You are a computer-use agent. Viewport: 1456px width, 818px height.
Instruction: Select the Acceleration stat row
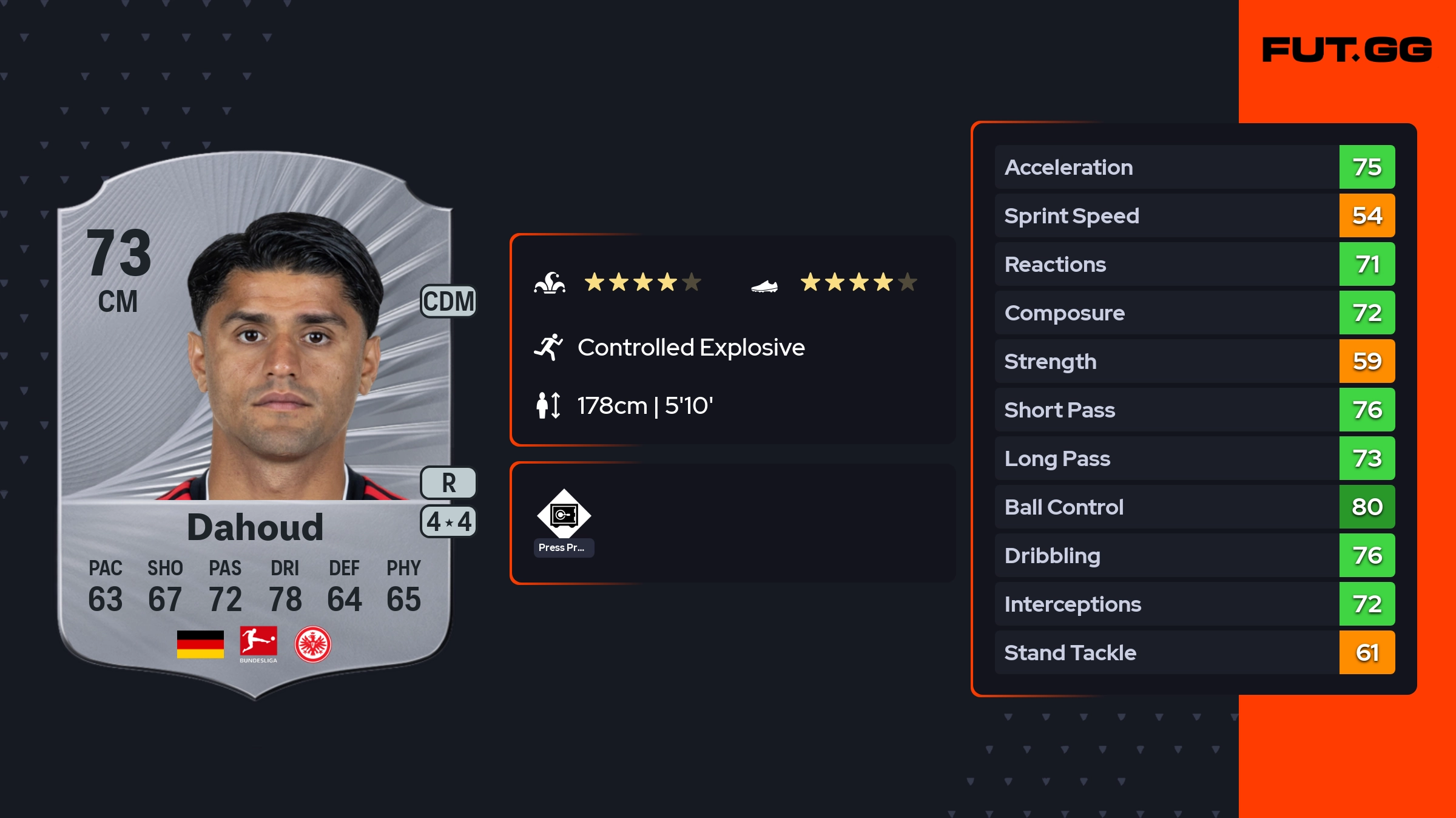pos(1194,167)
